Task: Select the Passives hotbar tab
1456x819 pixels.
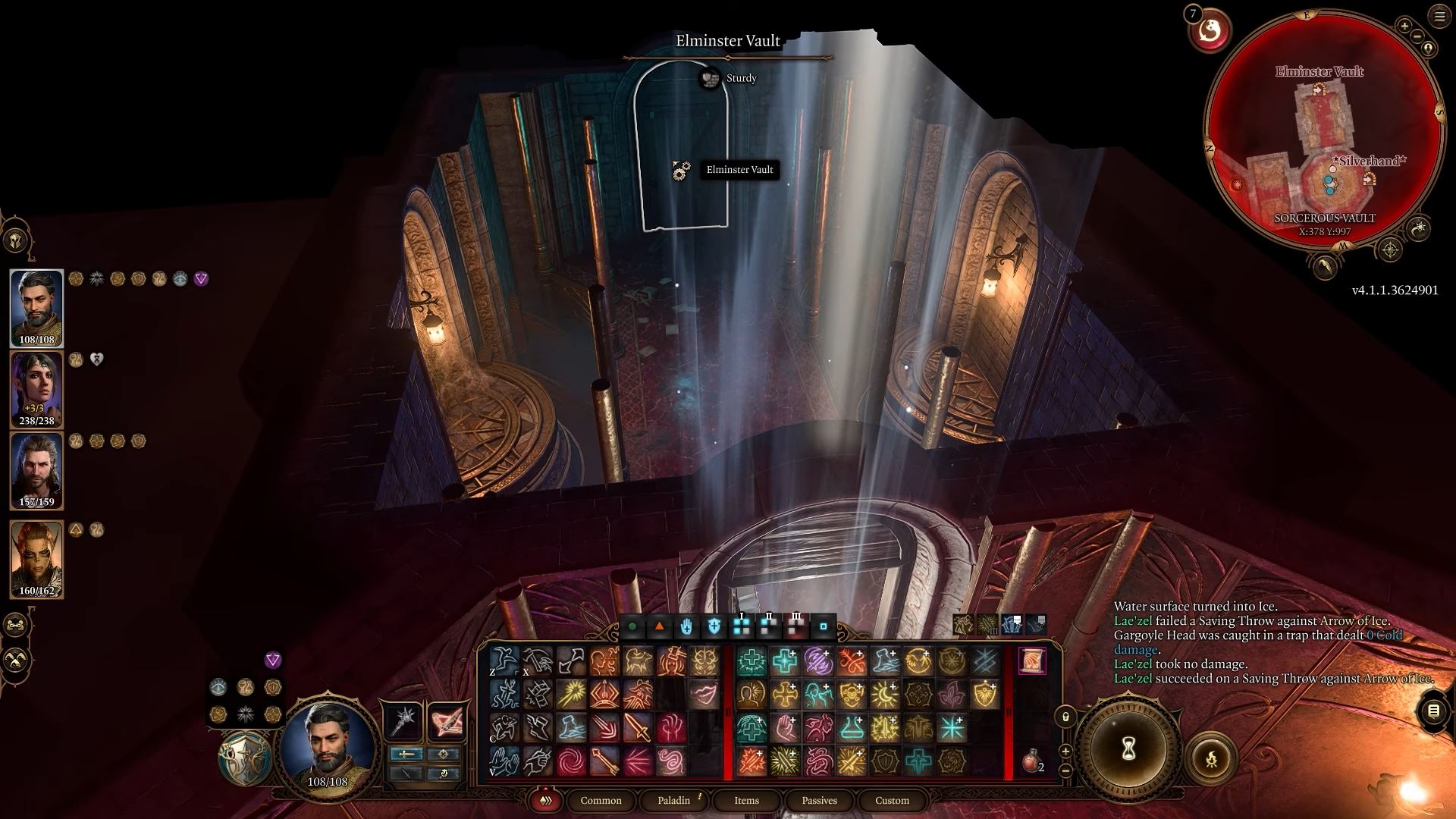Action: tap(819, 800)
